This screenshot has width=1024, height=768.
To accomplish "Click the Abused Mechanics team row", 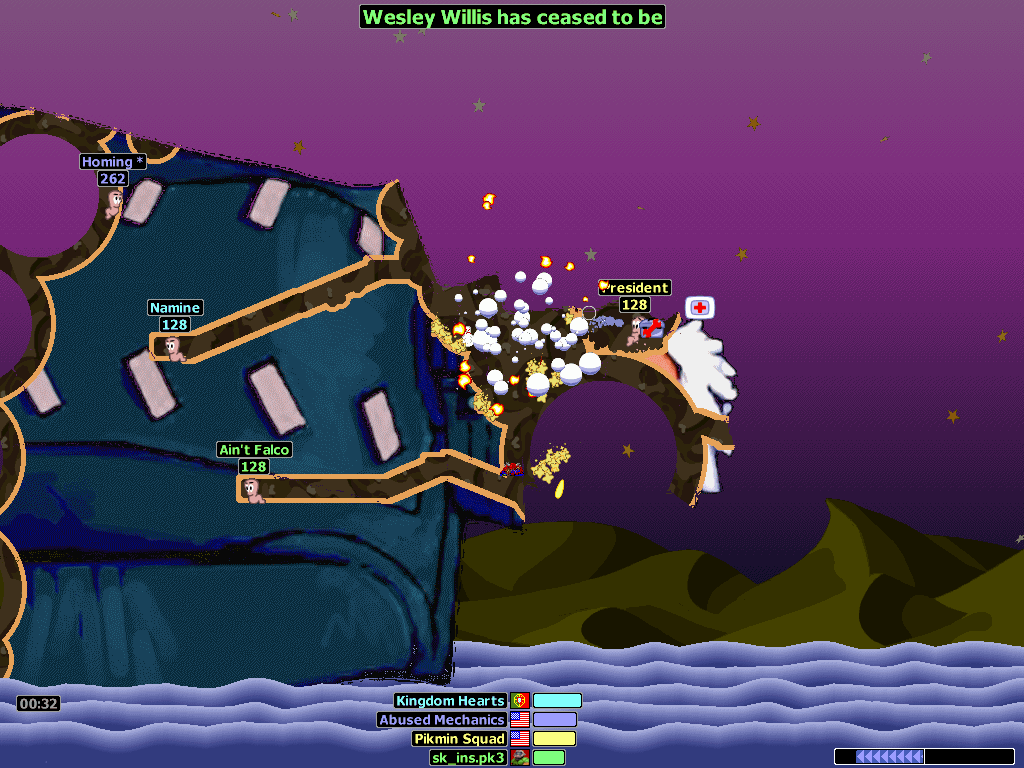I will tap(442, 720).
